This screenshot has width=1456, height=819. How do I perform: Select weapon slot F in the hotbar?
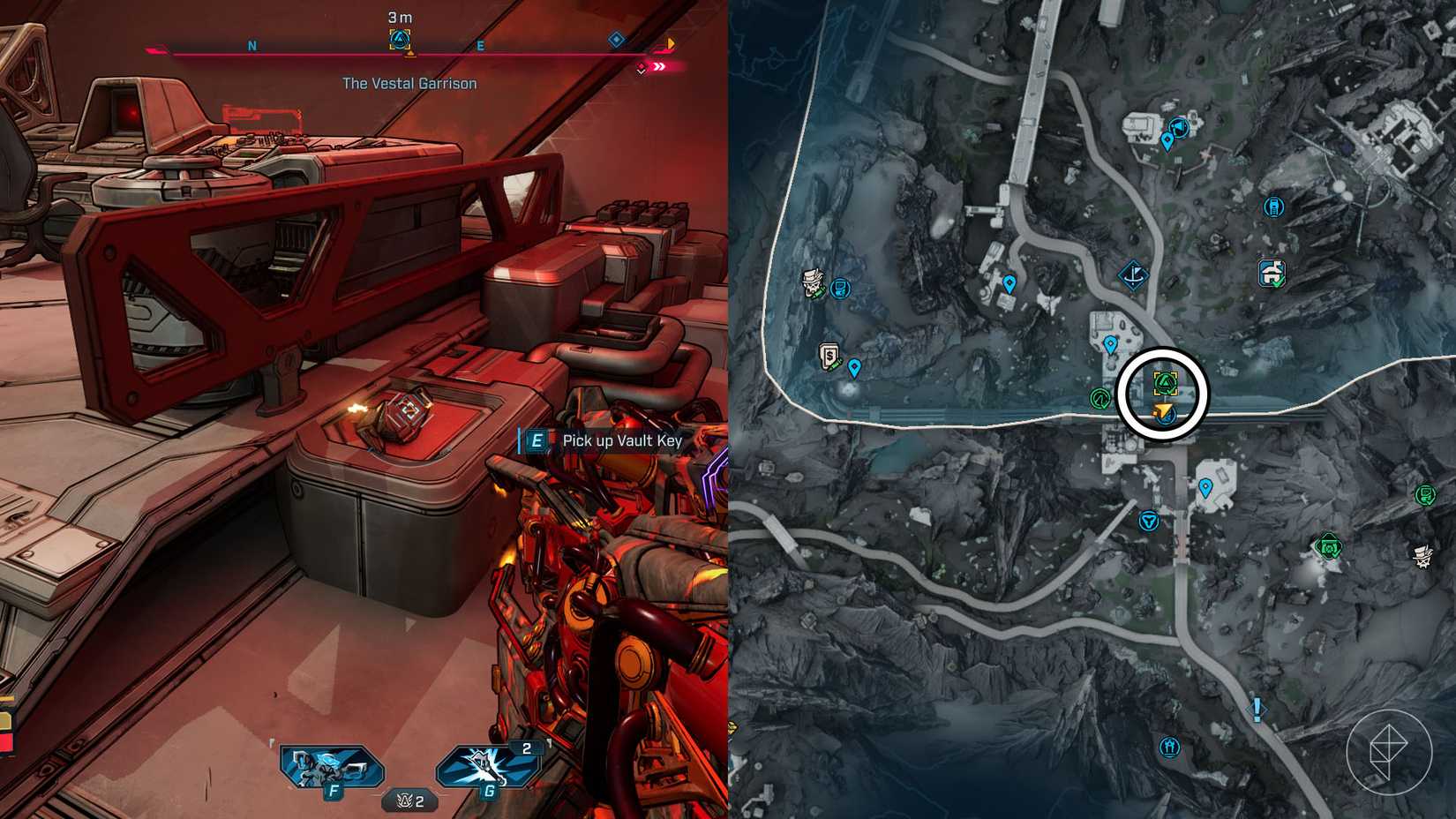pos(331,766)
